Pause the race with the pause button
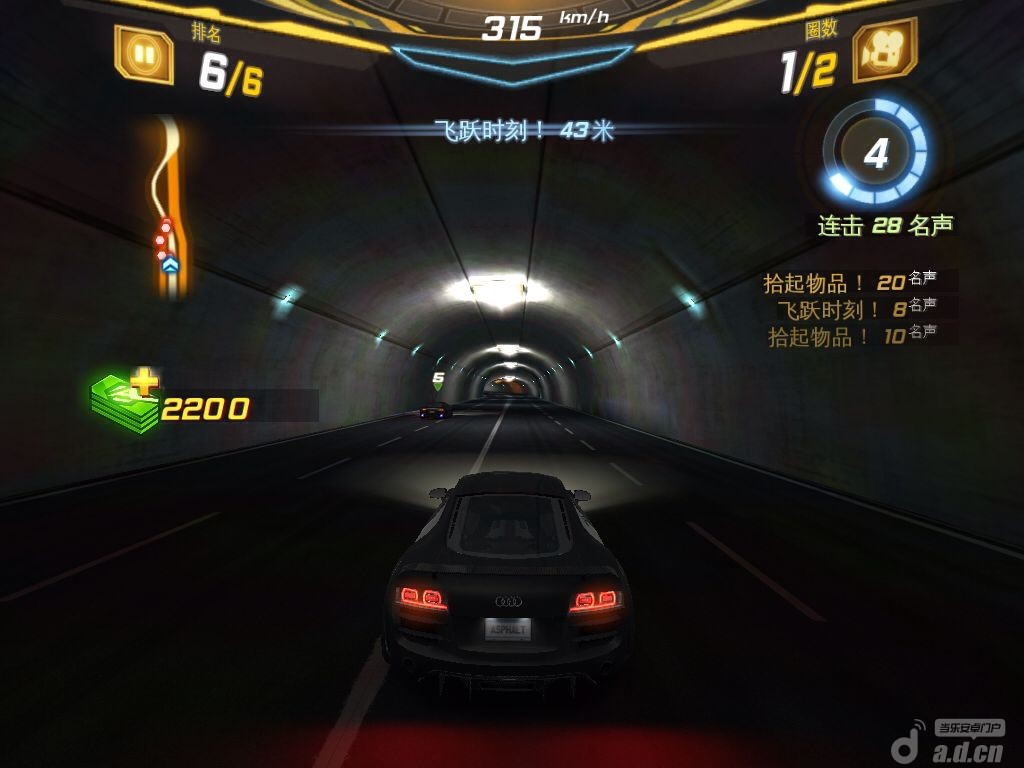The height and width of the screenshot is (768, 1024). click(144, 53)
